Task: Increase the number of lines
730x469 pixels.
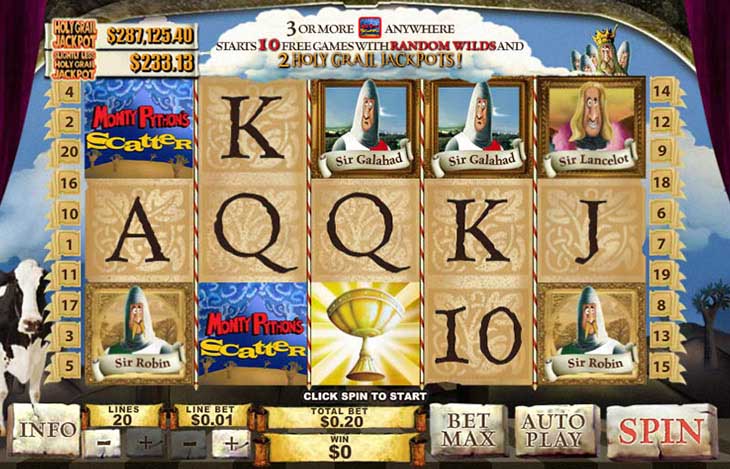Action: [146, 441]
